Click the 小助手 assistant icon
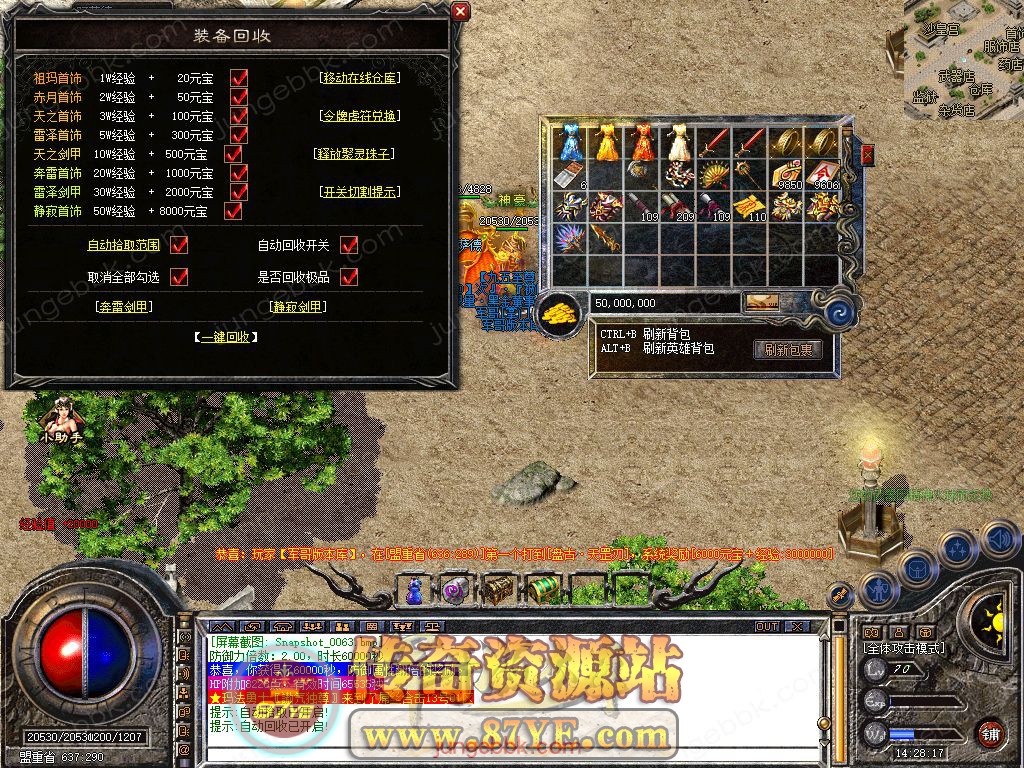 pyautogui.click(x=61, y=420)
